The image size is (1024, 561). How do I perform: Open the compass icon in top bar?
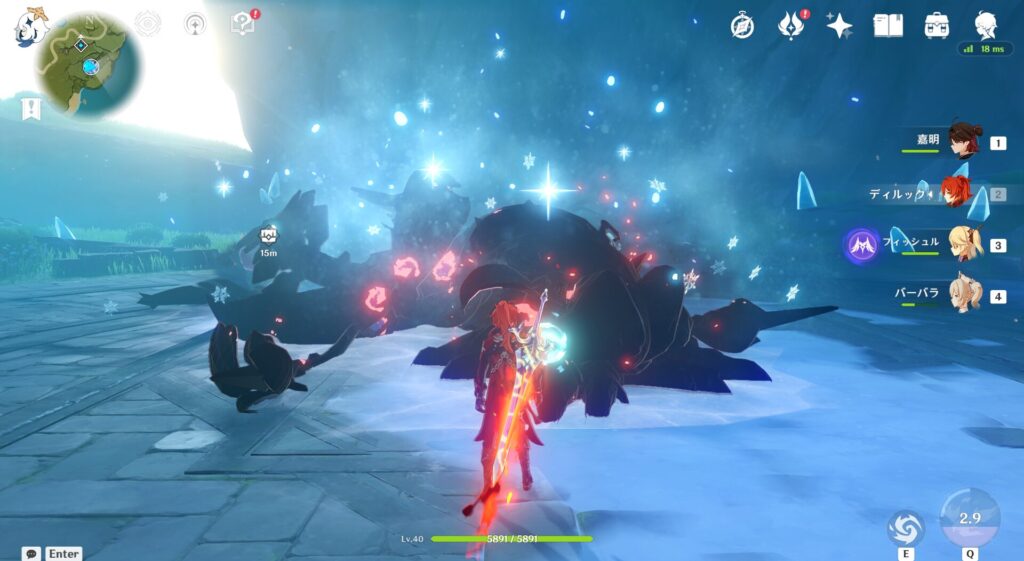click(x=742, y=26)
